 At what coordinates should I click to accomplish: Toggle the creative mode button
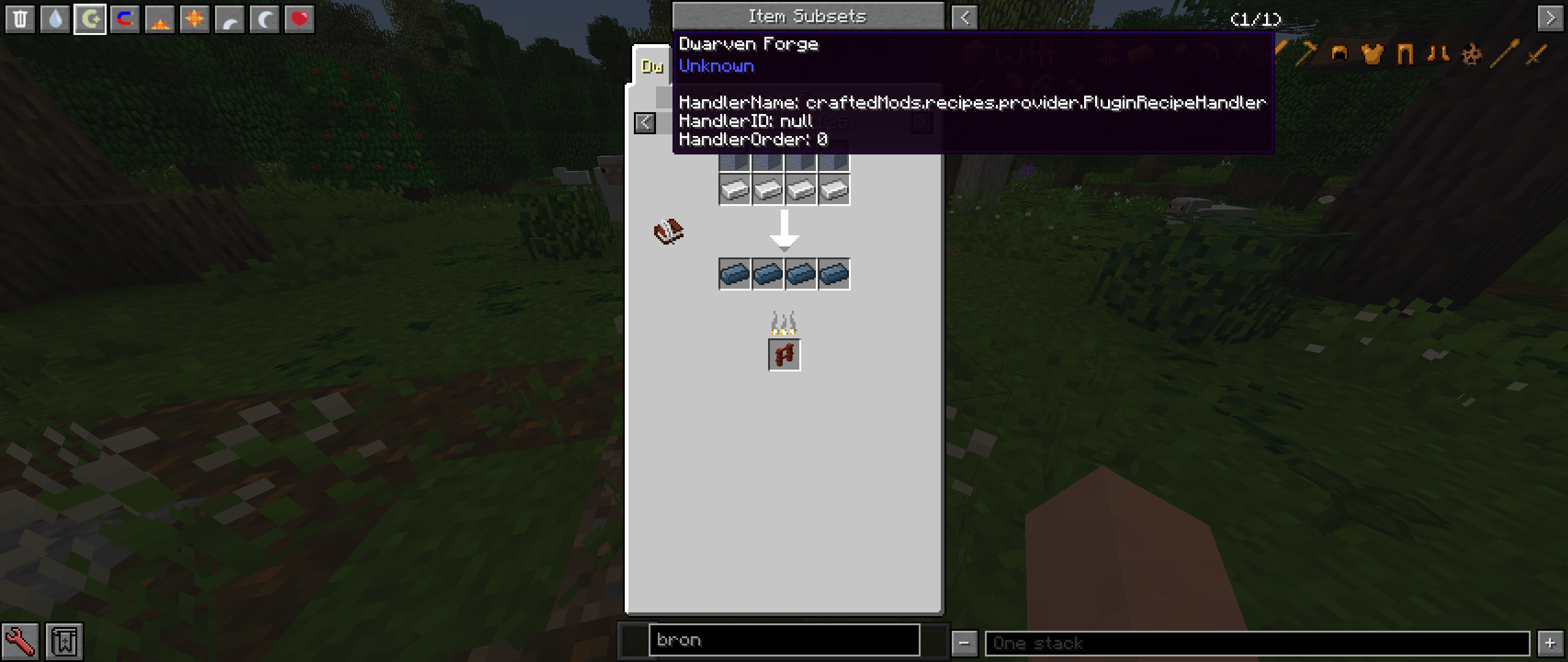(x=90, y=18)
